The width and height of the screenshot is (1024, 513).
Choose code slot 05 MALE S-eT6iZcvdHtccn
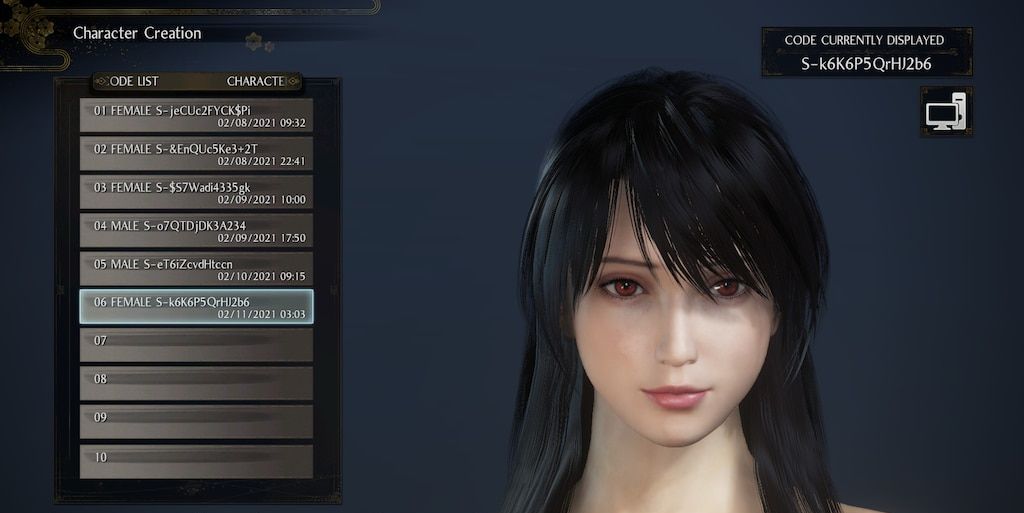point(196,269)
